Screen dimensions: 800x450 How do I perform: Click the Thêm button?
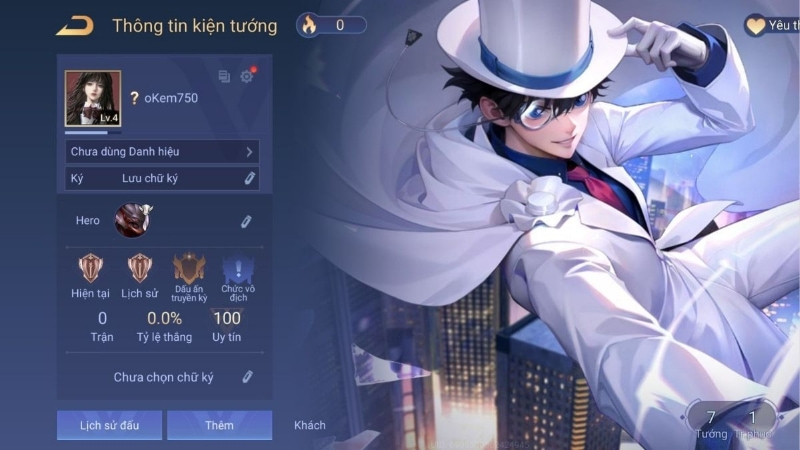219,425
